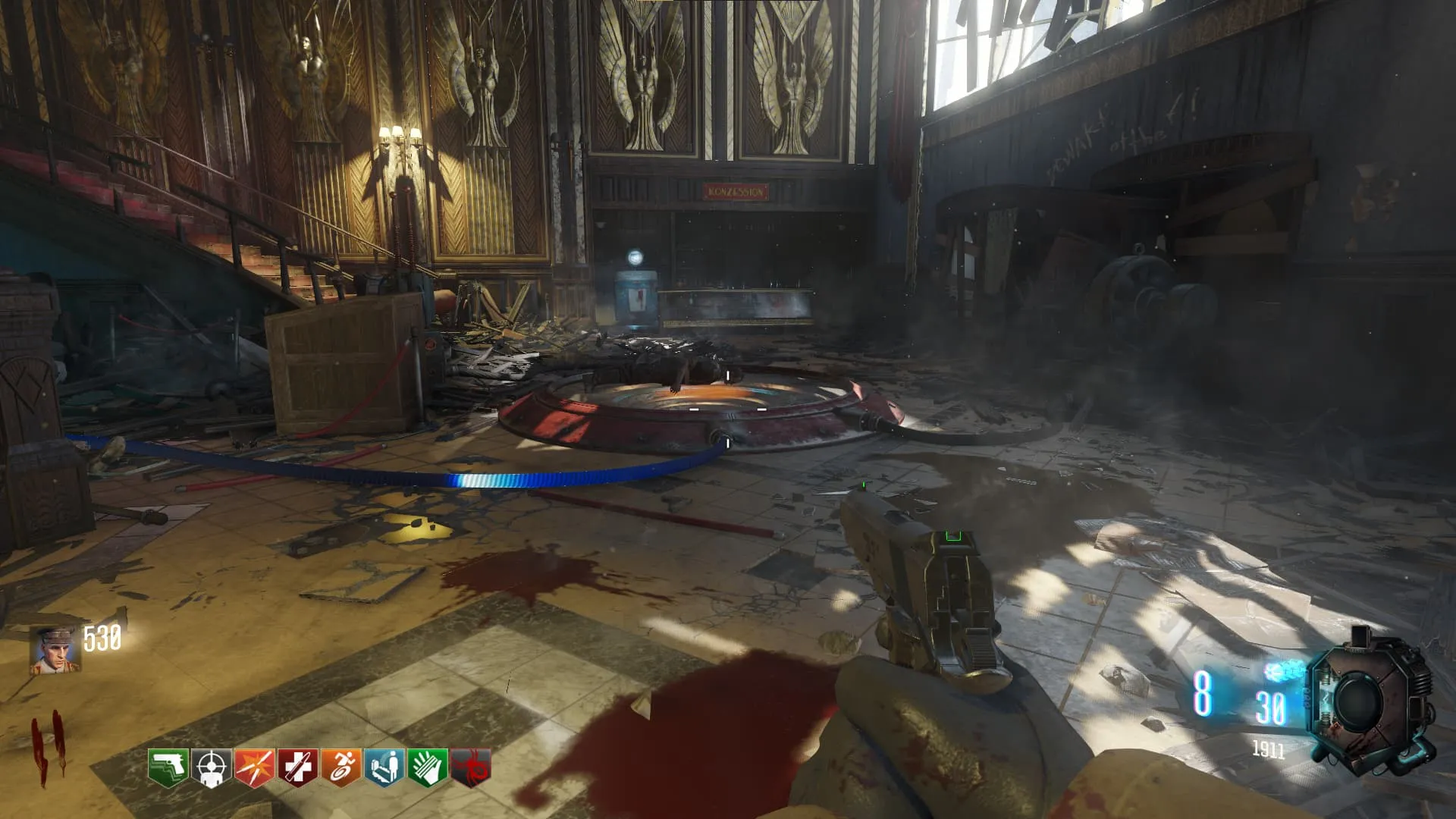1456x819 pixels.
Task: Click the Deadshot Daiquiri crosshair perk icon
Action: click(x=211, y=767)
